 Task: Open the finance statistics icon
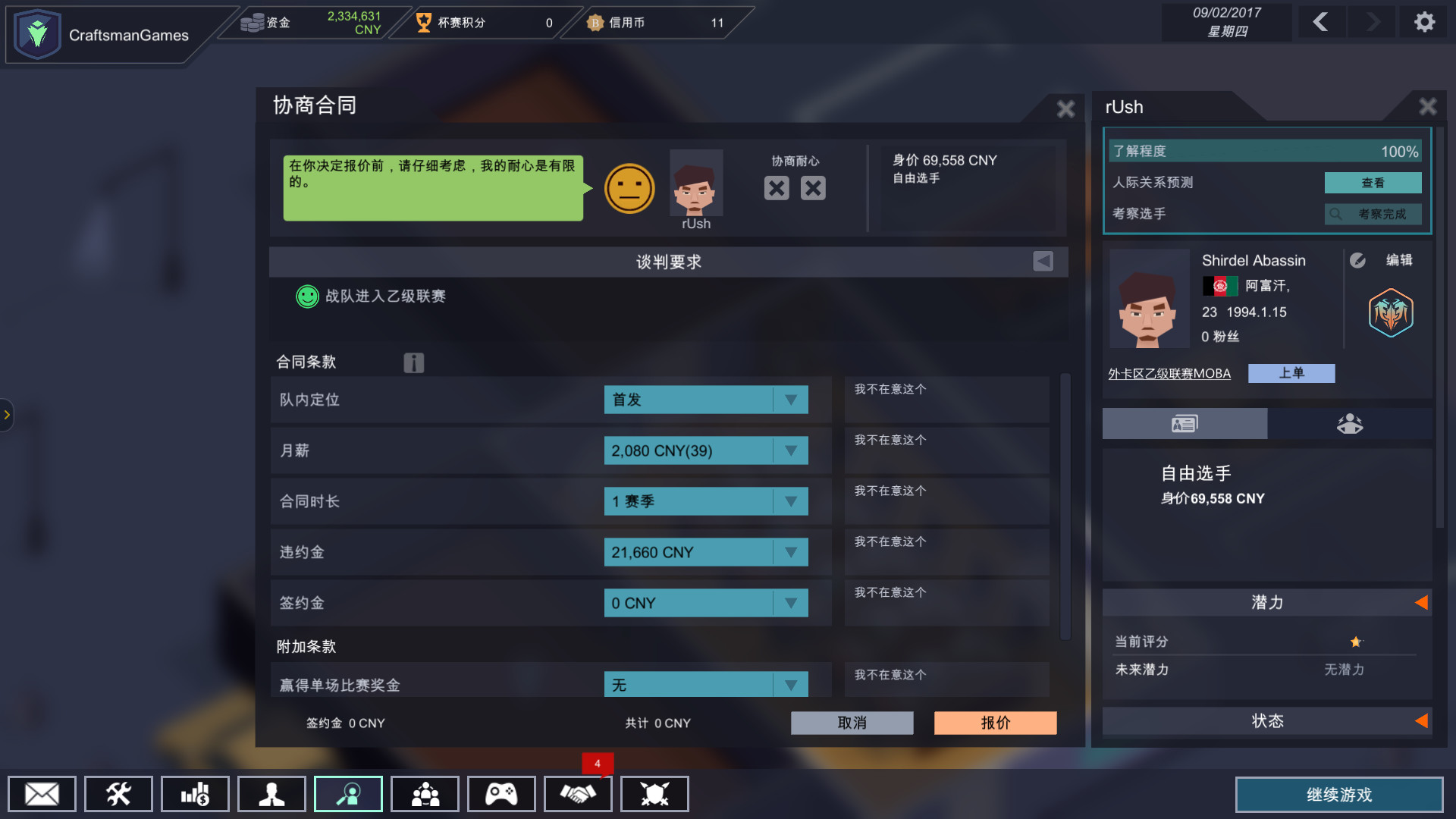click(195, 794)
